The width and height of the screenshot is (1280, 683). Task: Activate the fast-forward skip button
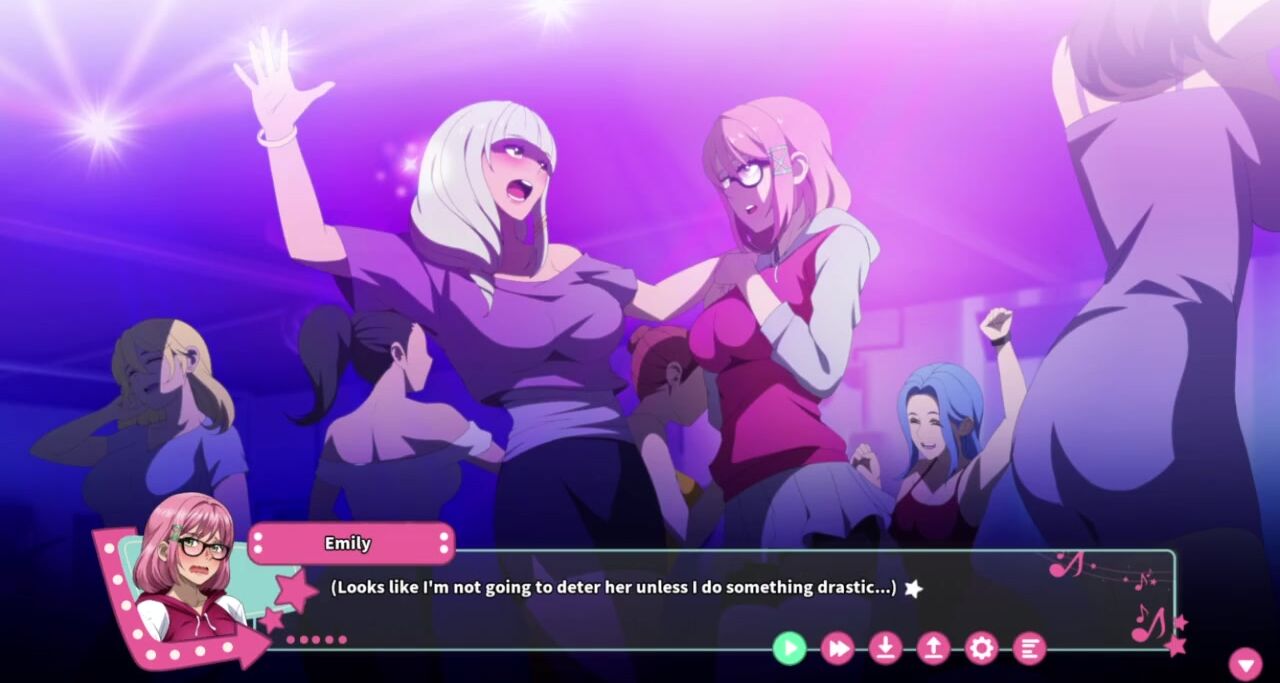pyautogui.click(x=837, y=648)
